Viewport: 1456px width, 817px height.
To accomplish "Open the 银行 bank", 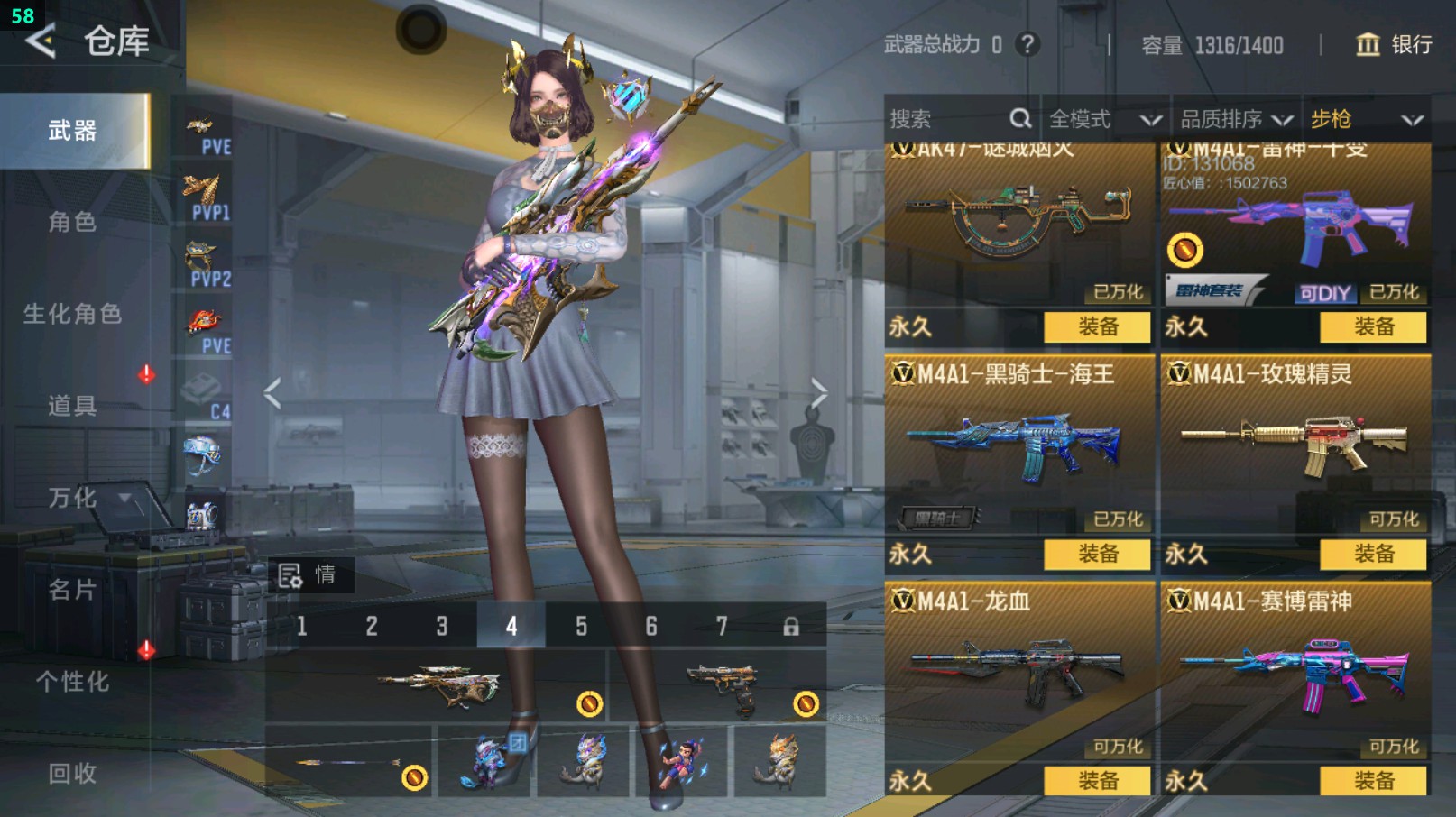I will pos(1395,44).
